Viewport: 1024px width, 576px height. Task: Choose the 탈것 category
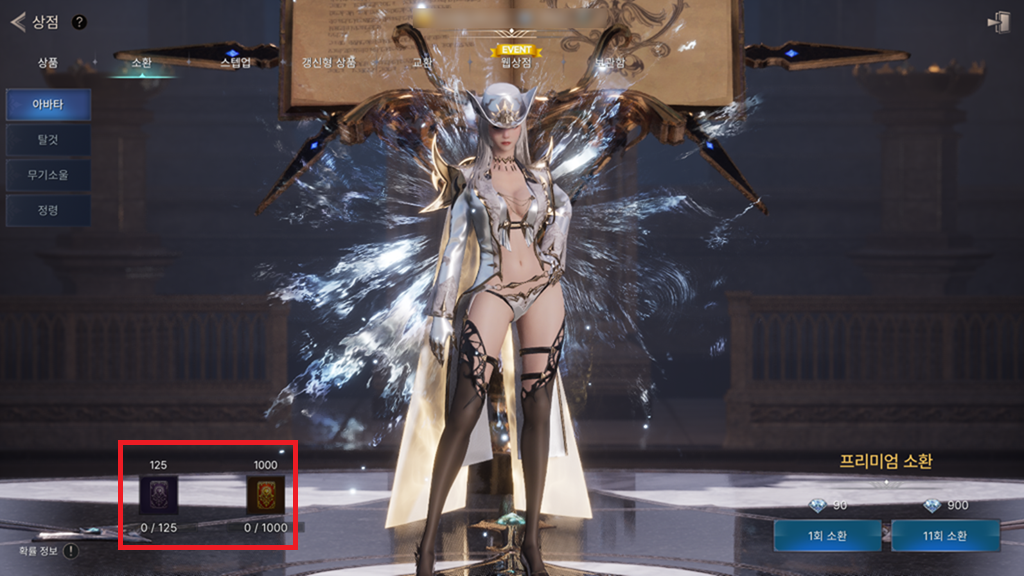[x=49, y=140]
